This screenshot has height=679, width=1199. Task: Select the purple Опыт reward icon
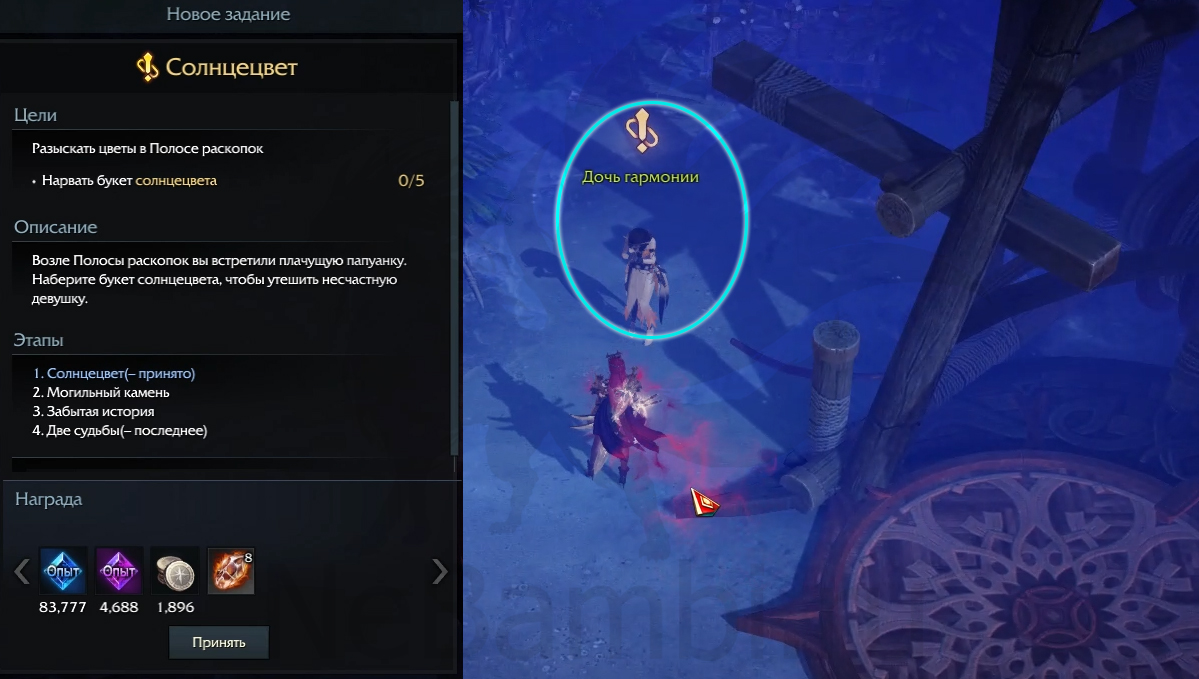(x=119, y=571)
